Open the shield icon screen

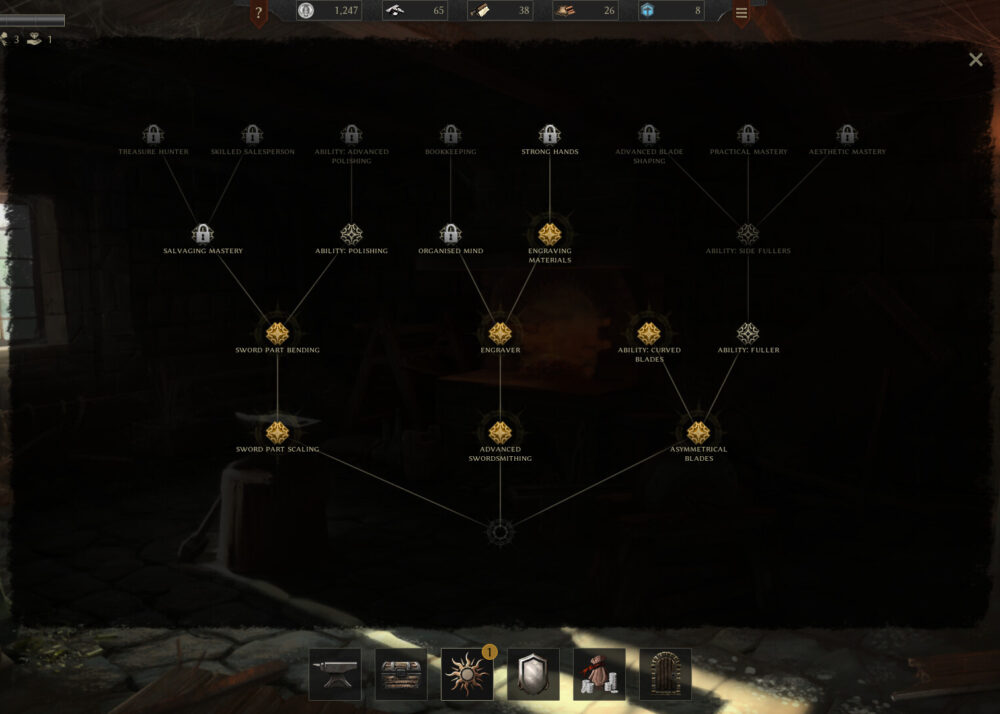click(x=533, y=674)
